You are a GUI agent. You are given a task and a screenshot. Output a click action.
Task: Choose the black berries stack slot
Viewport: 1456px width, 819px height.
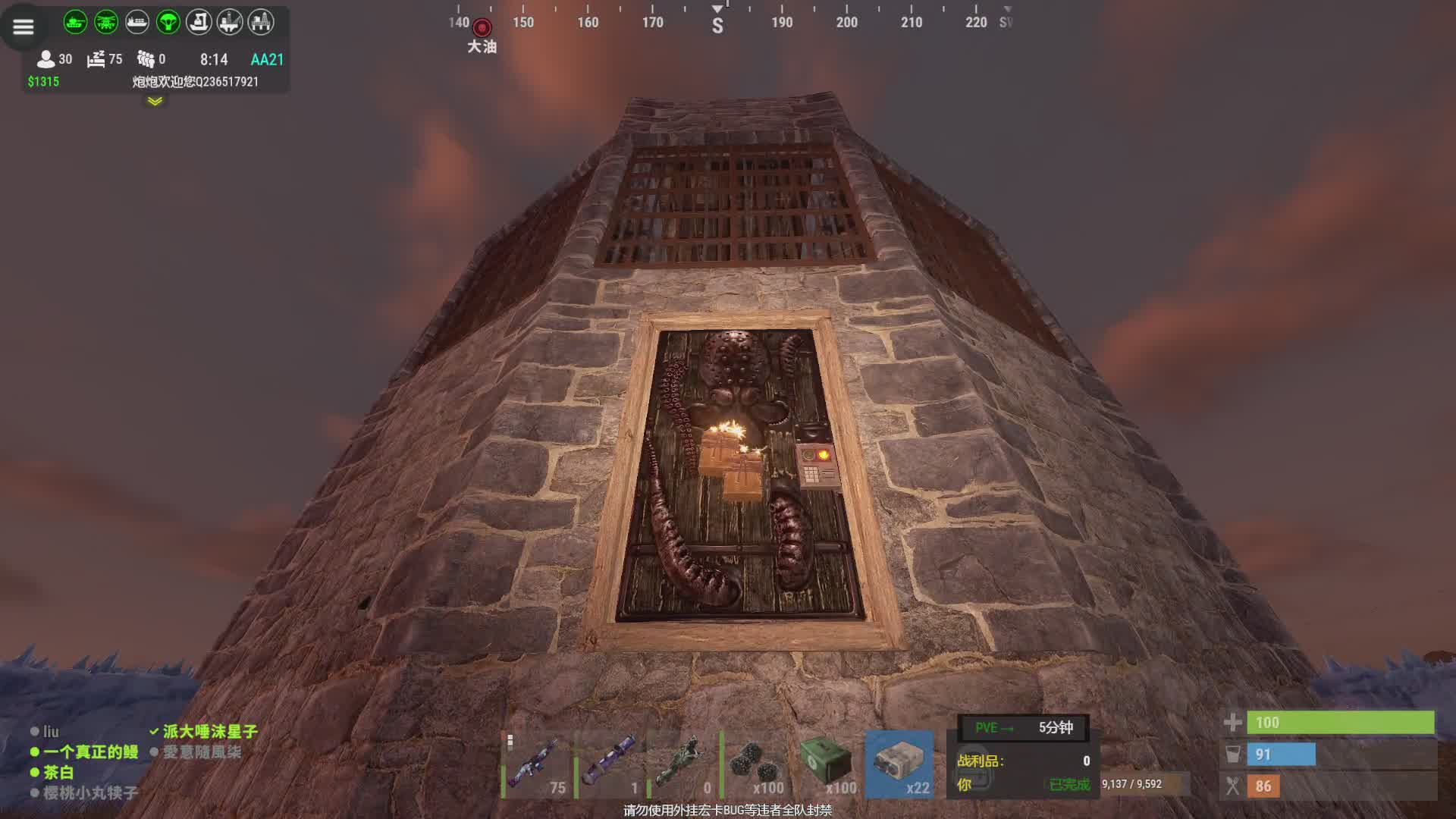756,764
